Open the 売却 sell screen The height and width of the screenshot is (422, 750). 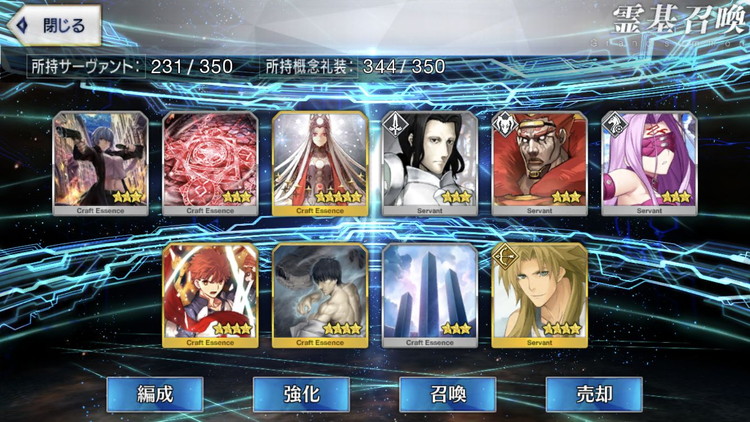(x=593, y=394)
